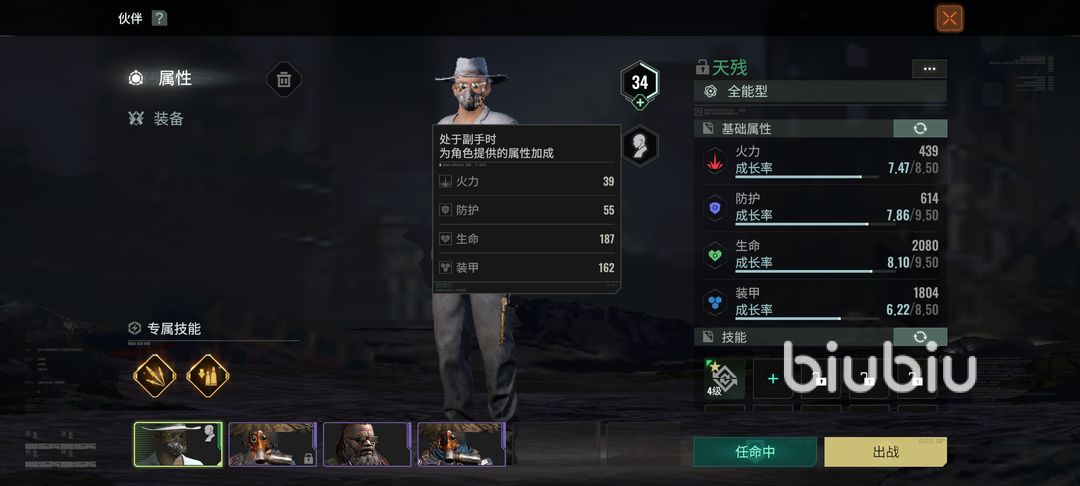Screen dimensions: 1080x486
Task: Select the locked gas-mask companion portrait
Action: [272, 444]
